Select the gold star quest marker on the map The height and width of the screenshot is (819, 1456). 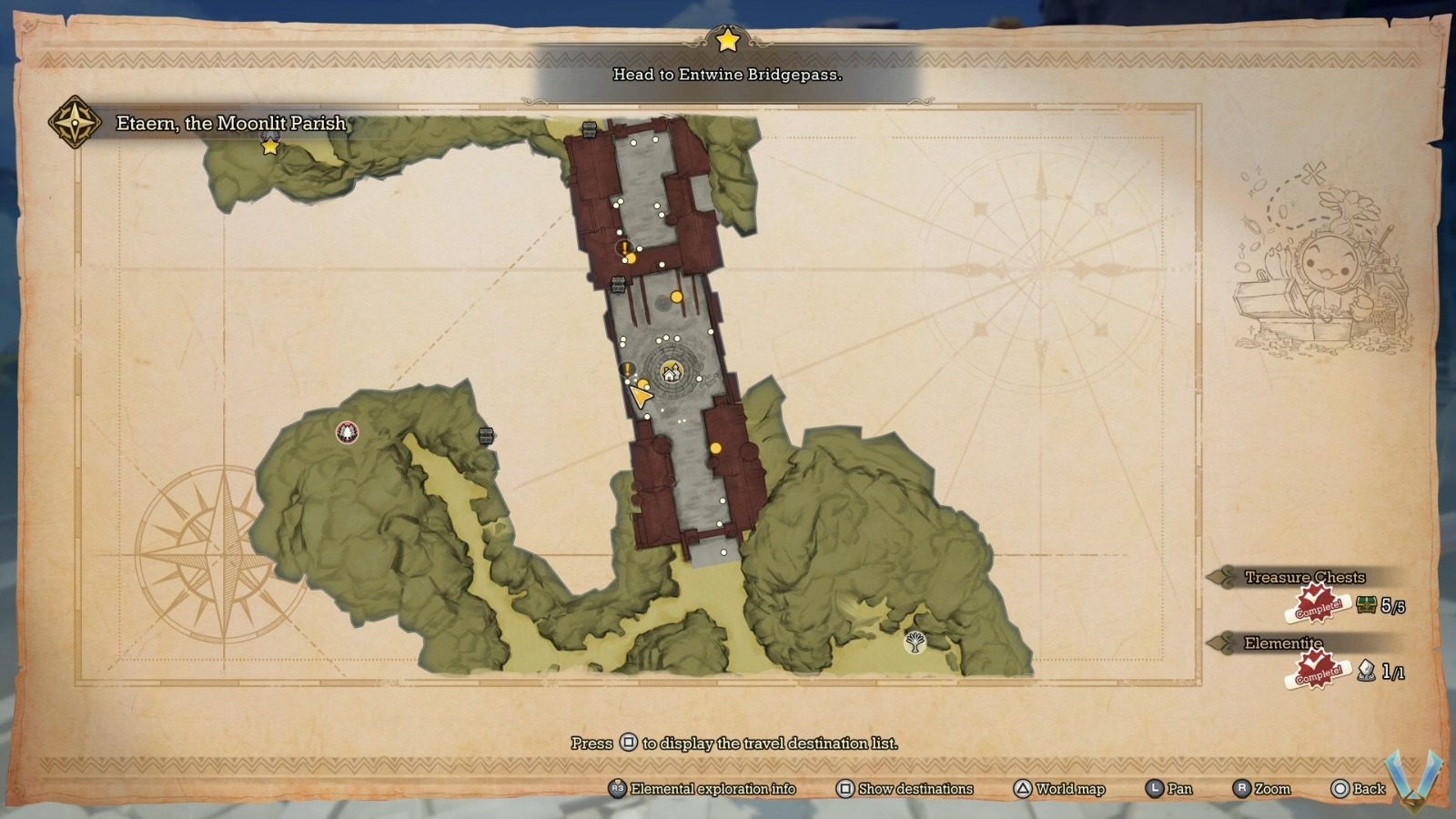pos(270,147)
